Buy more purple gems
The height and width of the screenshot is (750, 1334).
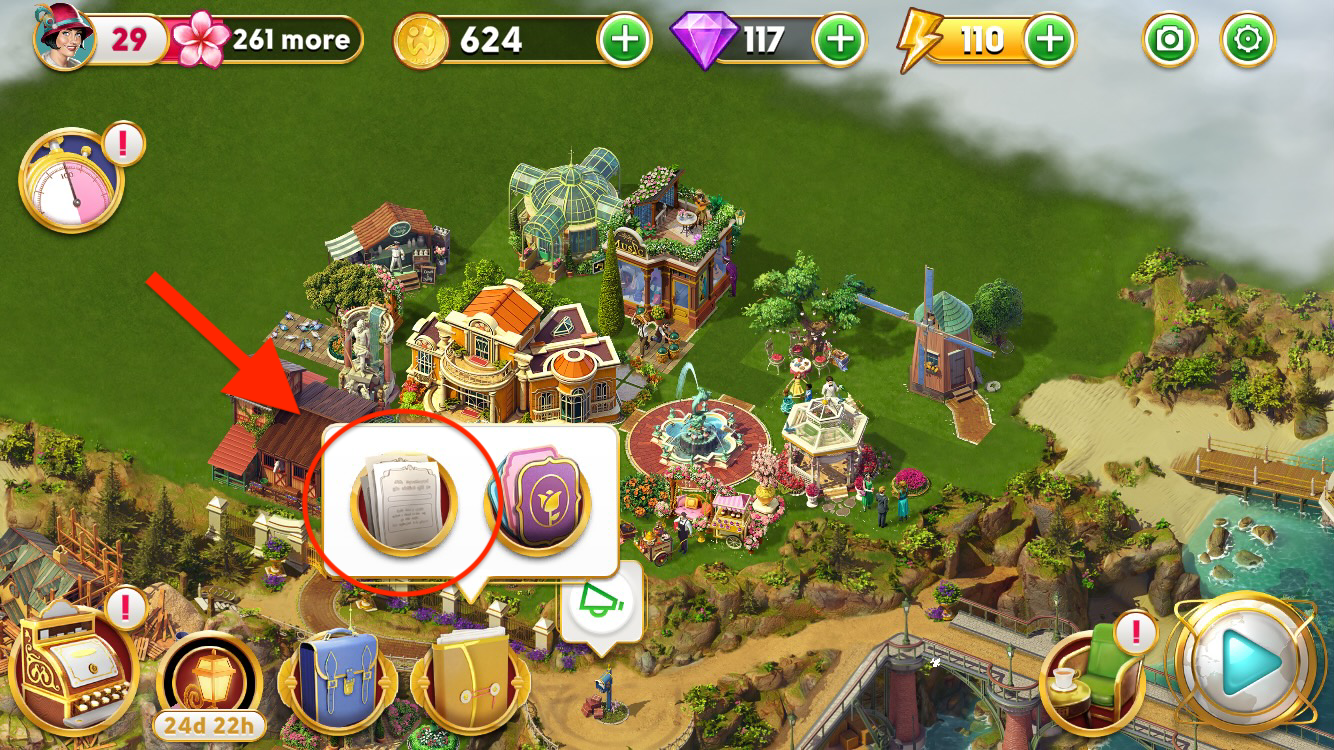[x=841, y=40]
